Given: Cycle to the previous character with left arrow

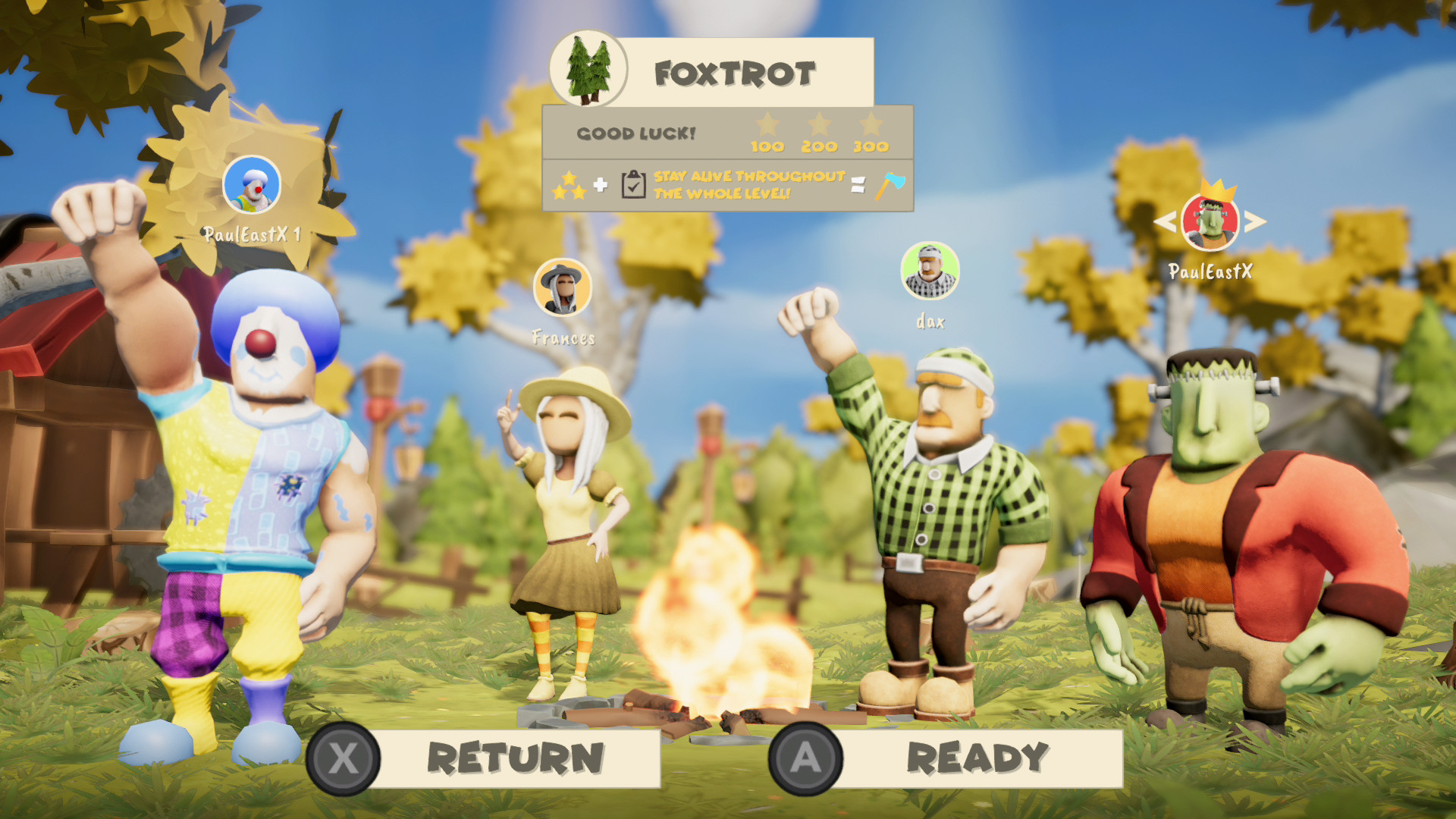Looking at the screenshot, I should [1164, 221].
